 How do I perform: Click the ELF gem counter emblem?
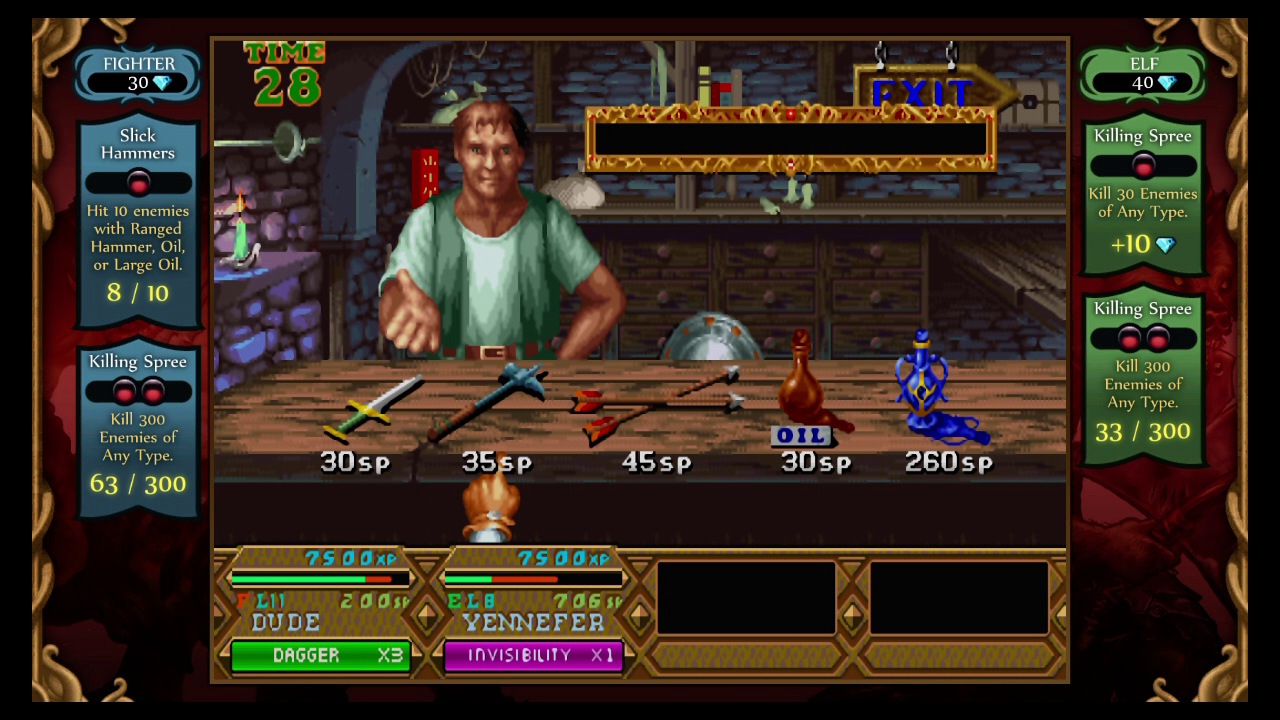(x=1142, y=75)
